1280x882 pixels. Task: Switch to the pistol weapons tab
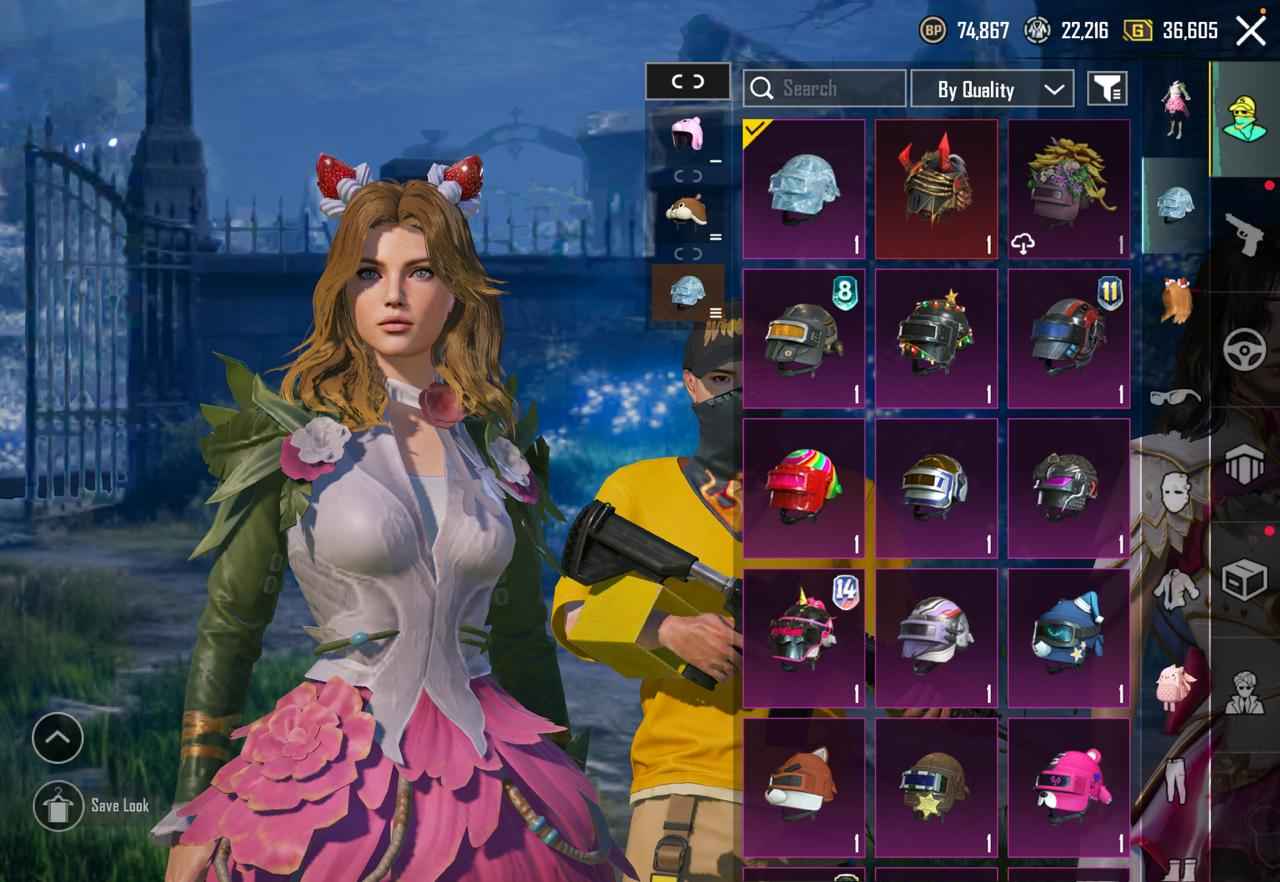[x=1245, y=234]
